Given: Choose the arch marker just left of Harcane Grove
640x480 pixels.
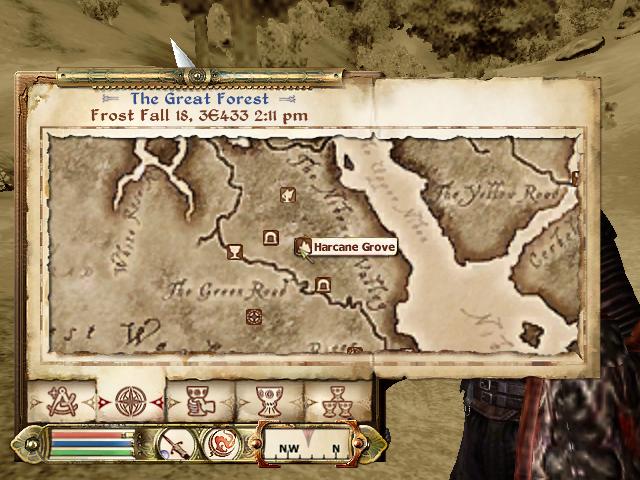Looking at the screenshot, I should [269, 237].
